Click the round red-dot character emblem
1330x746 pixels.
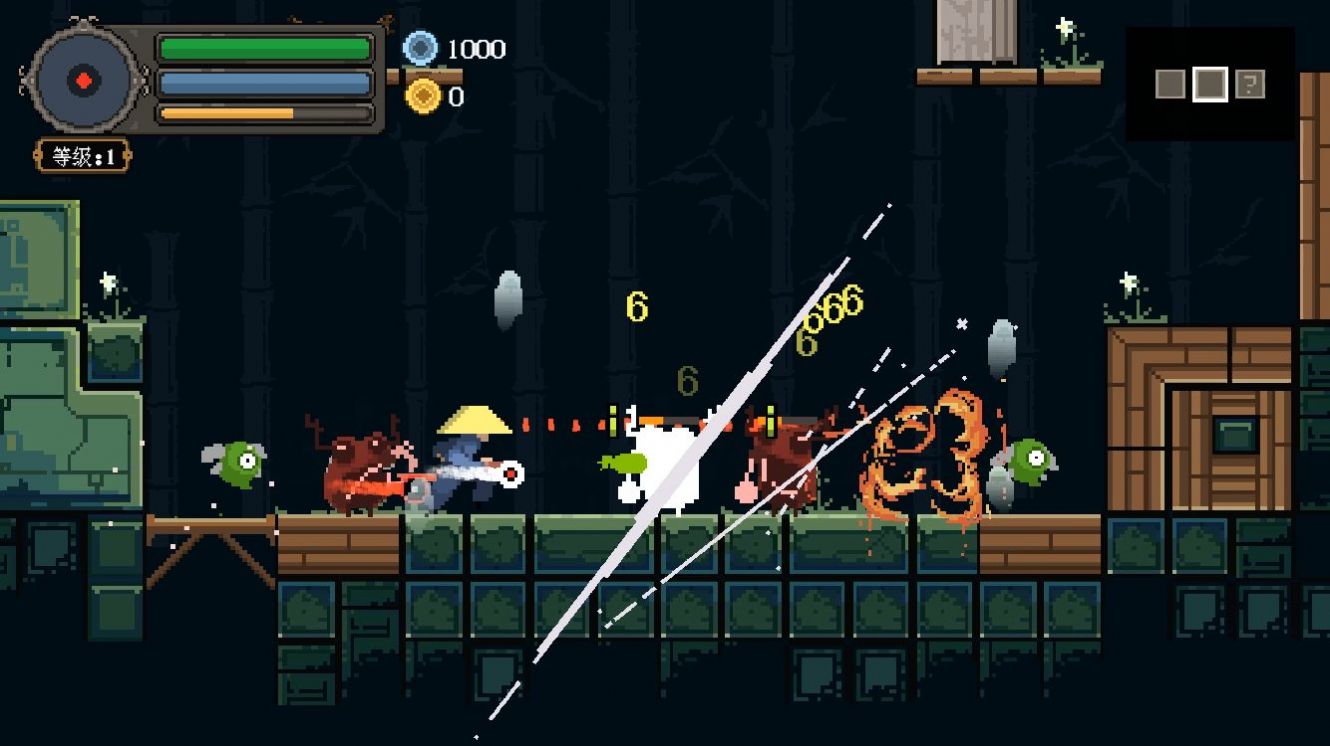[85, 80]
